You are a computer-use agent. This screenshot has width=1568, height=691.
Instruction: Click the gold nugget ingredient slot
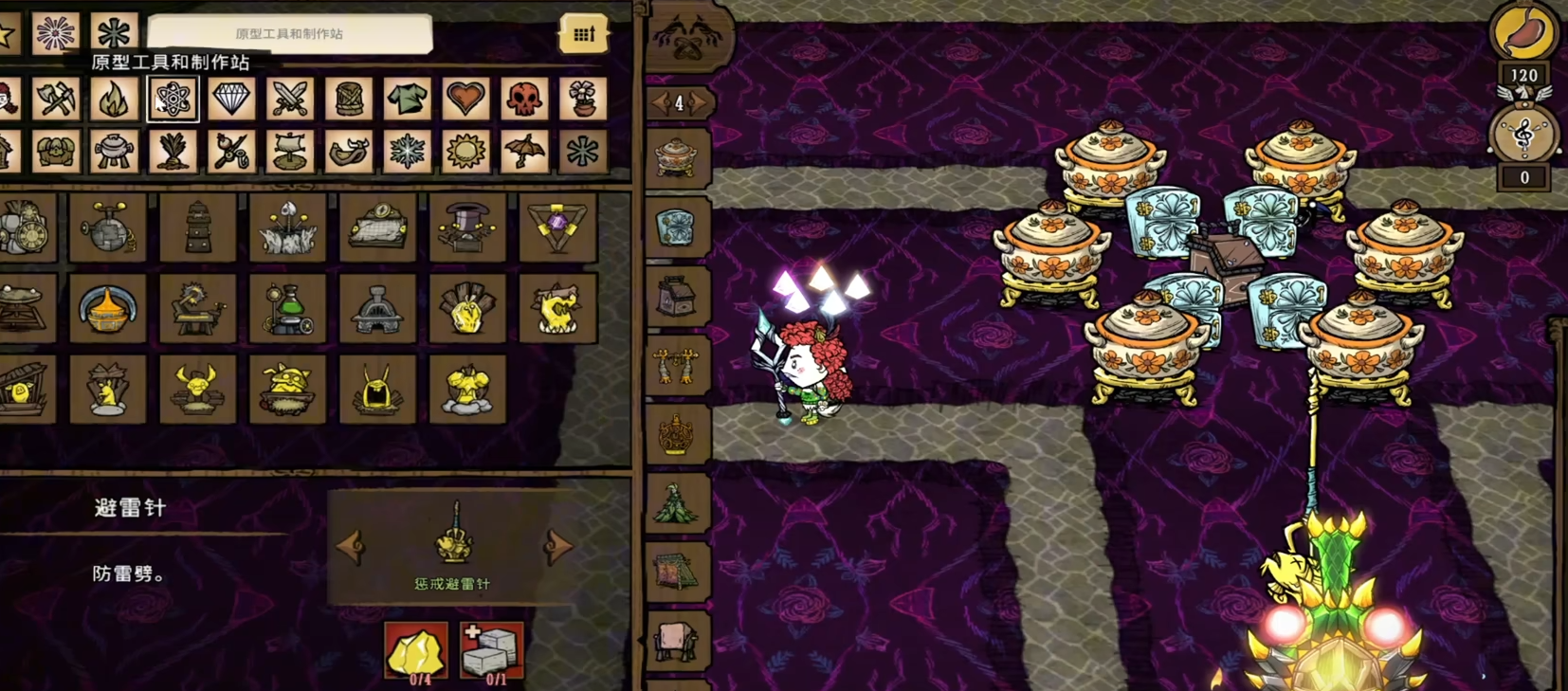click(416, 650)
